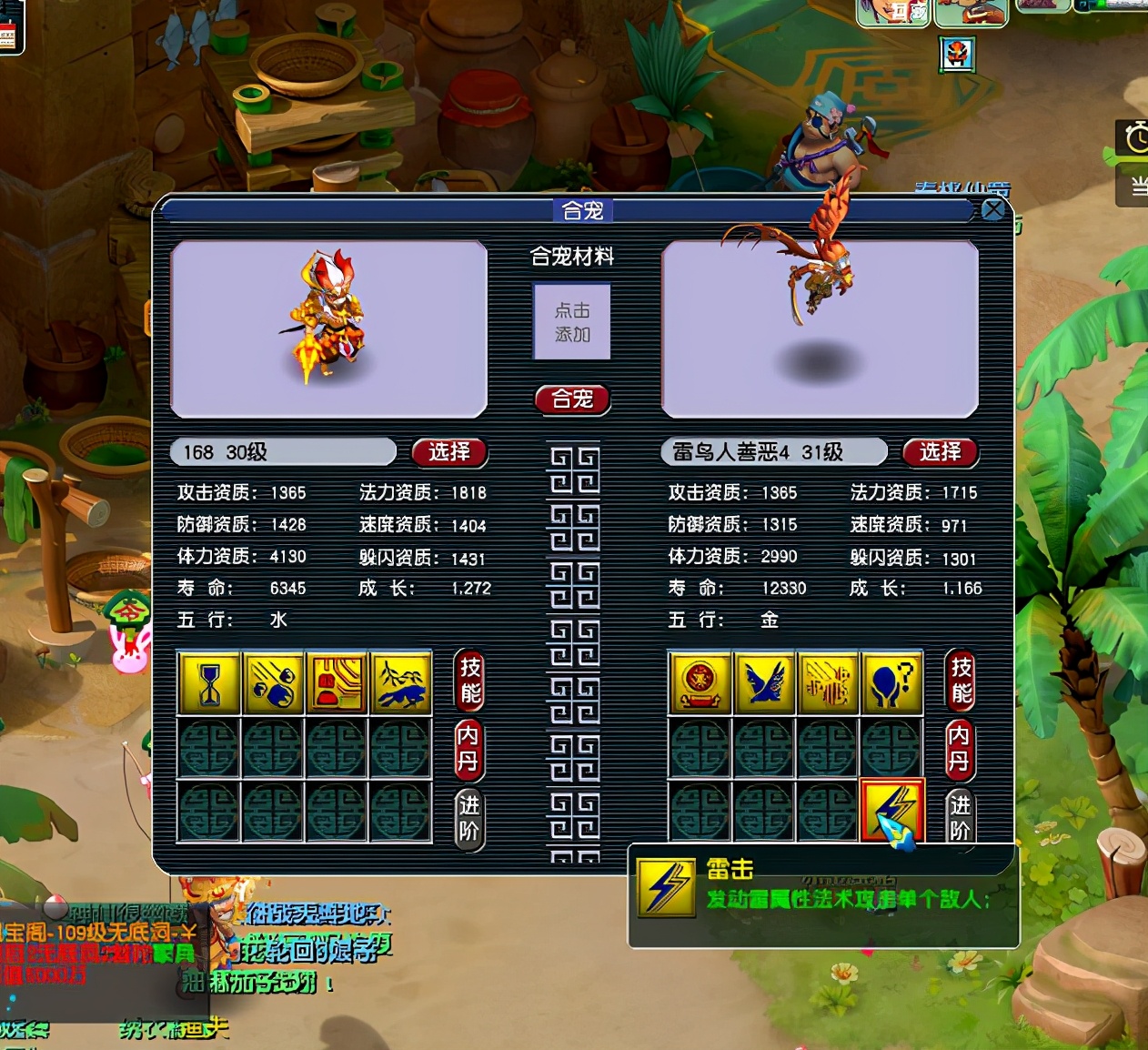Open the left pet's 内丹 tab

pyautogui.click(x=468, y=748)
